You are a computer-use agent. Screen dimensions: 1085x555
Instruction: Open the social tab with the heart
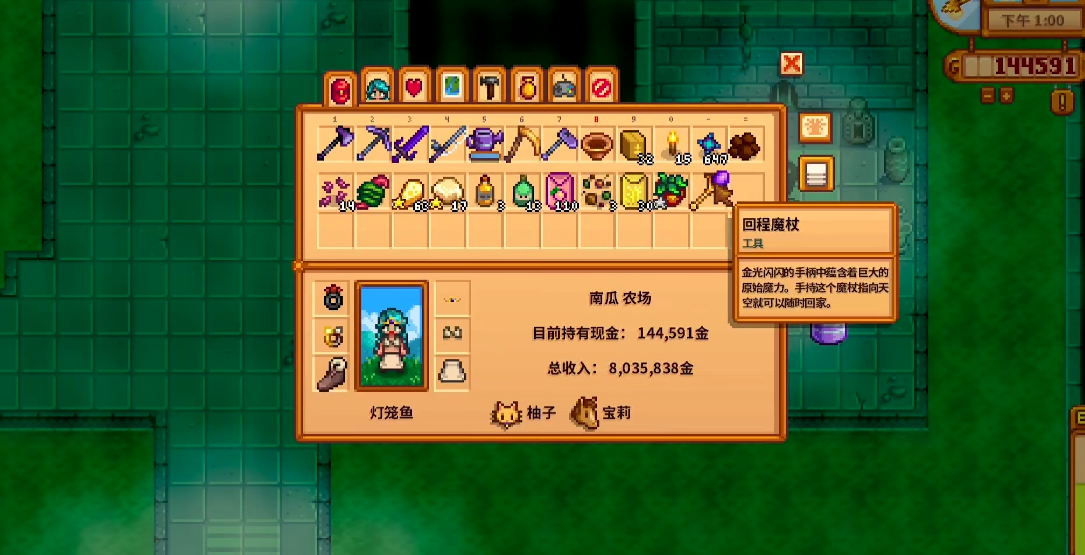pyautogui.click(x=414, y=88)
